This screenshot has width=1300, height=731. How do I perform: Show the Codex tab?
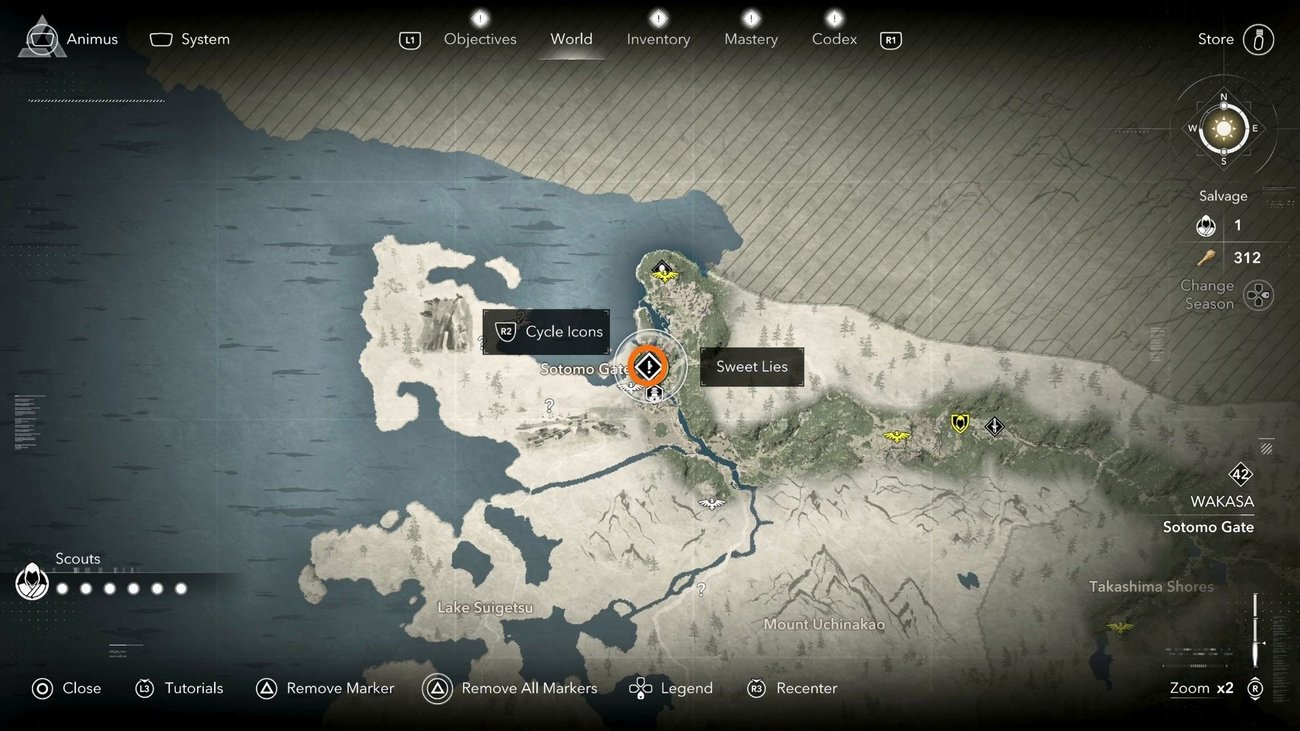click(834, 39)
